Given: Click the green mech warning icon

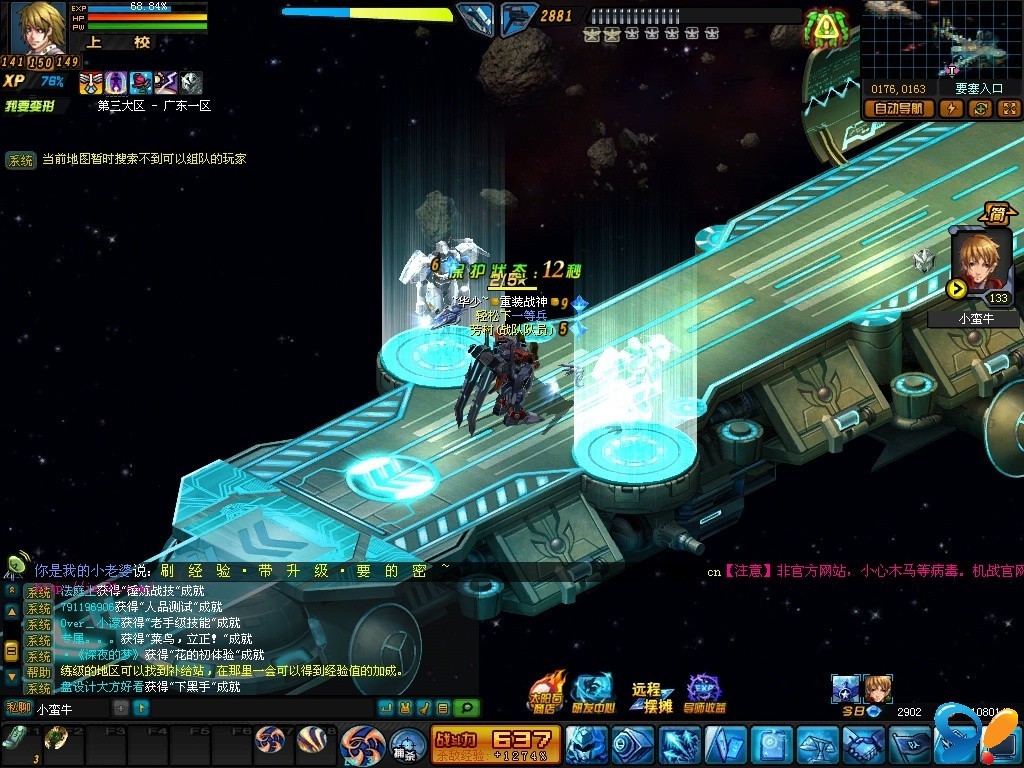Looking at the screenshot, I should (825, 29).
